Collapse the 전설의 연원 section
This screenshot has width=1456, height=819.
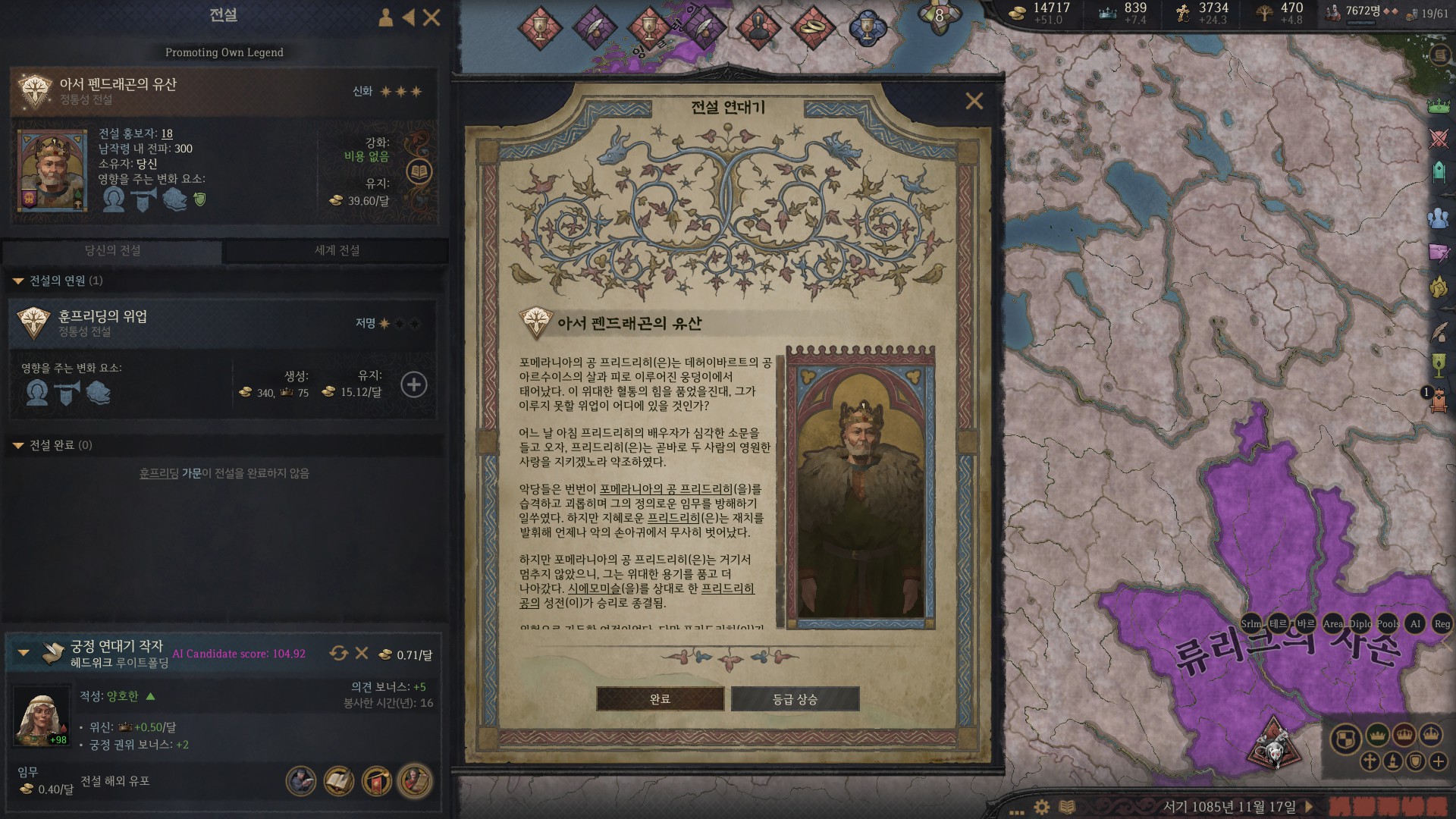click(x=18, y=281)
